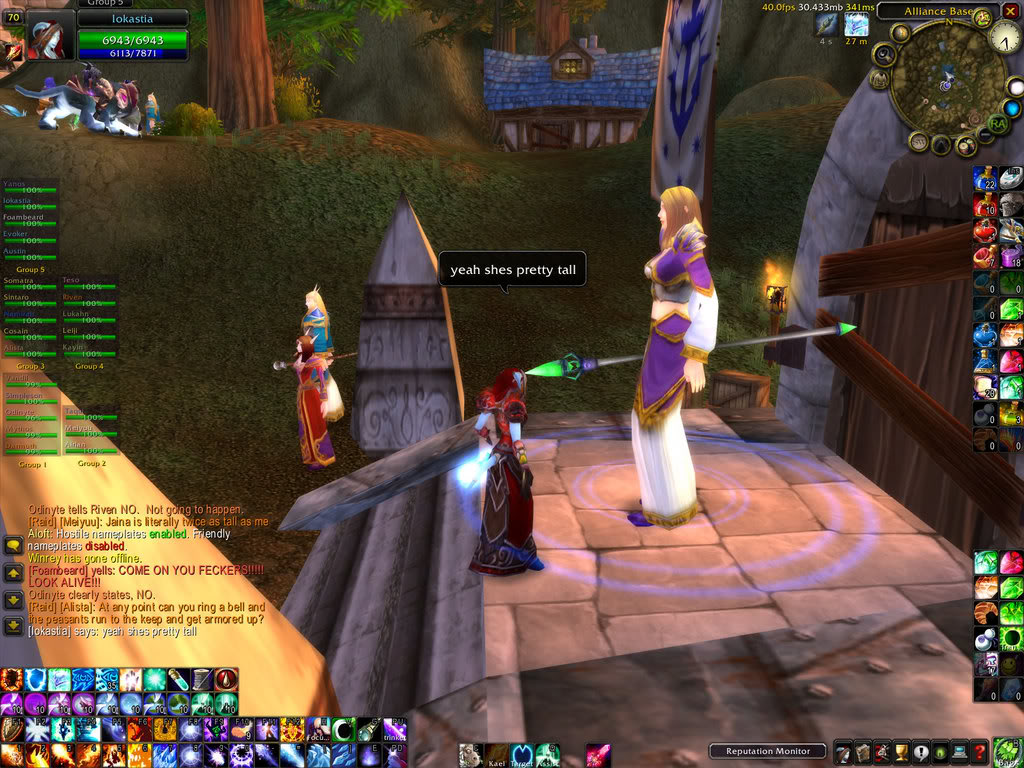Activate the Target macro button

(521, 755)
